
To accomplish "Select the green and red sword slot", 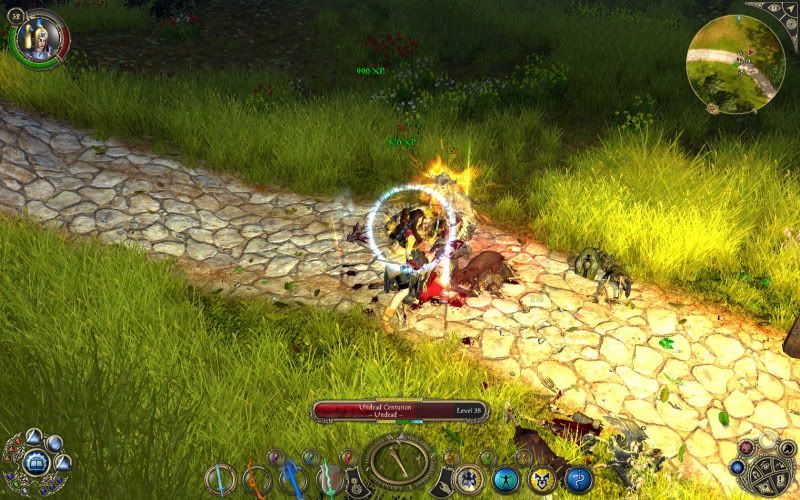I will [328, 479].
